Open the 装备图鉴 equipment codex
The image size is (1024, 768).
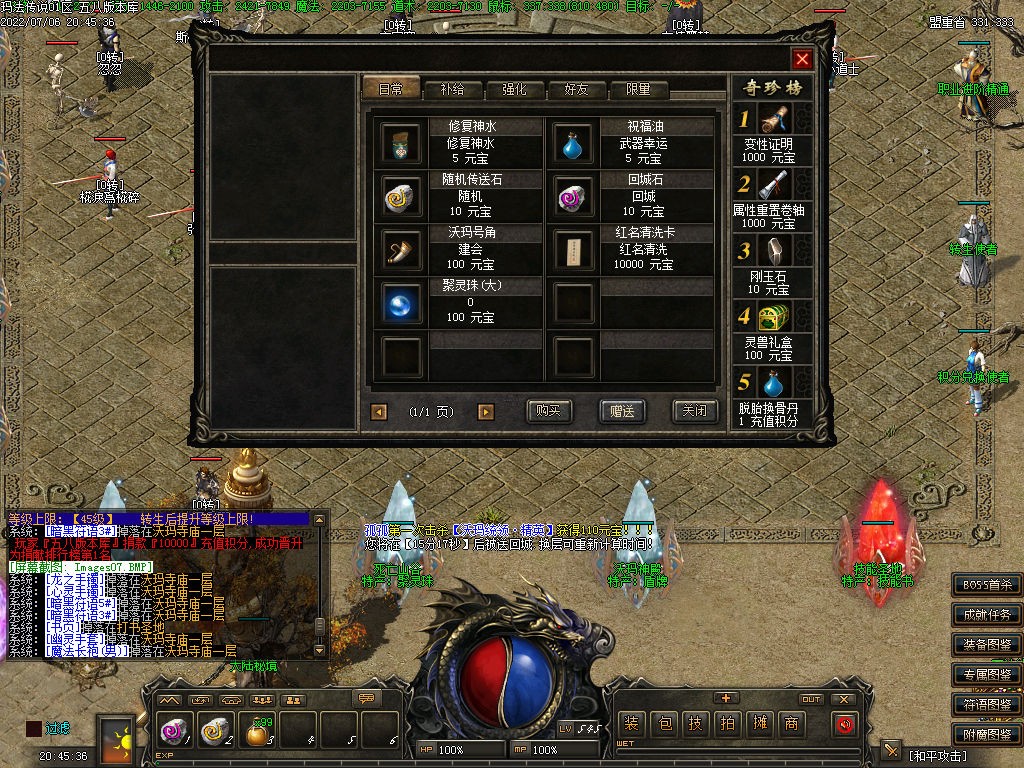coord(986,644)
